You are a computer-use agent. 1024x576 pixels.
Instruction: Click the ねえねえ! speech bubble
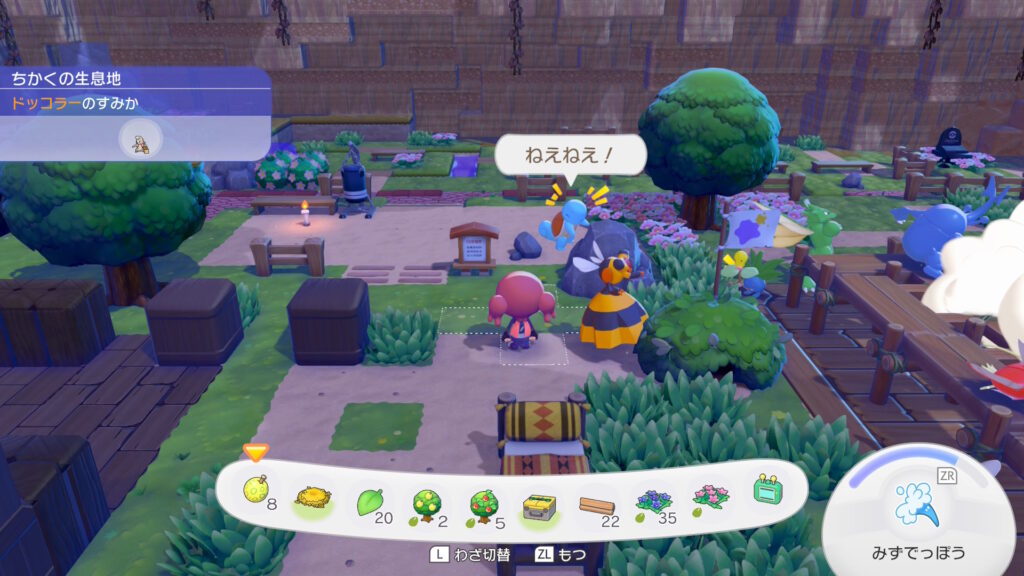point(570,156)
